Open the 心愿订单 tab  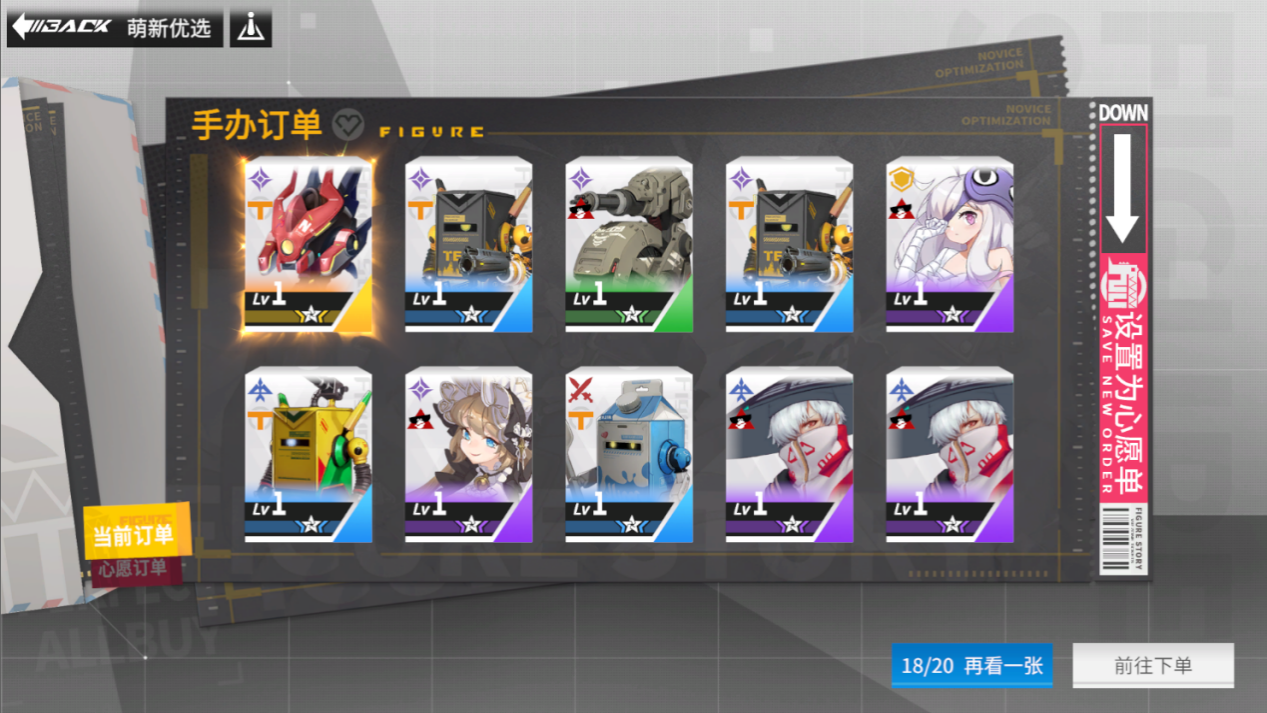coord(130,570)
